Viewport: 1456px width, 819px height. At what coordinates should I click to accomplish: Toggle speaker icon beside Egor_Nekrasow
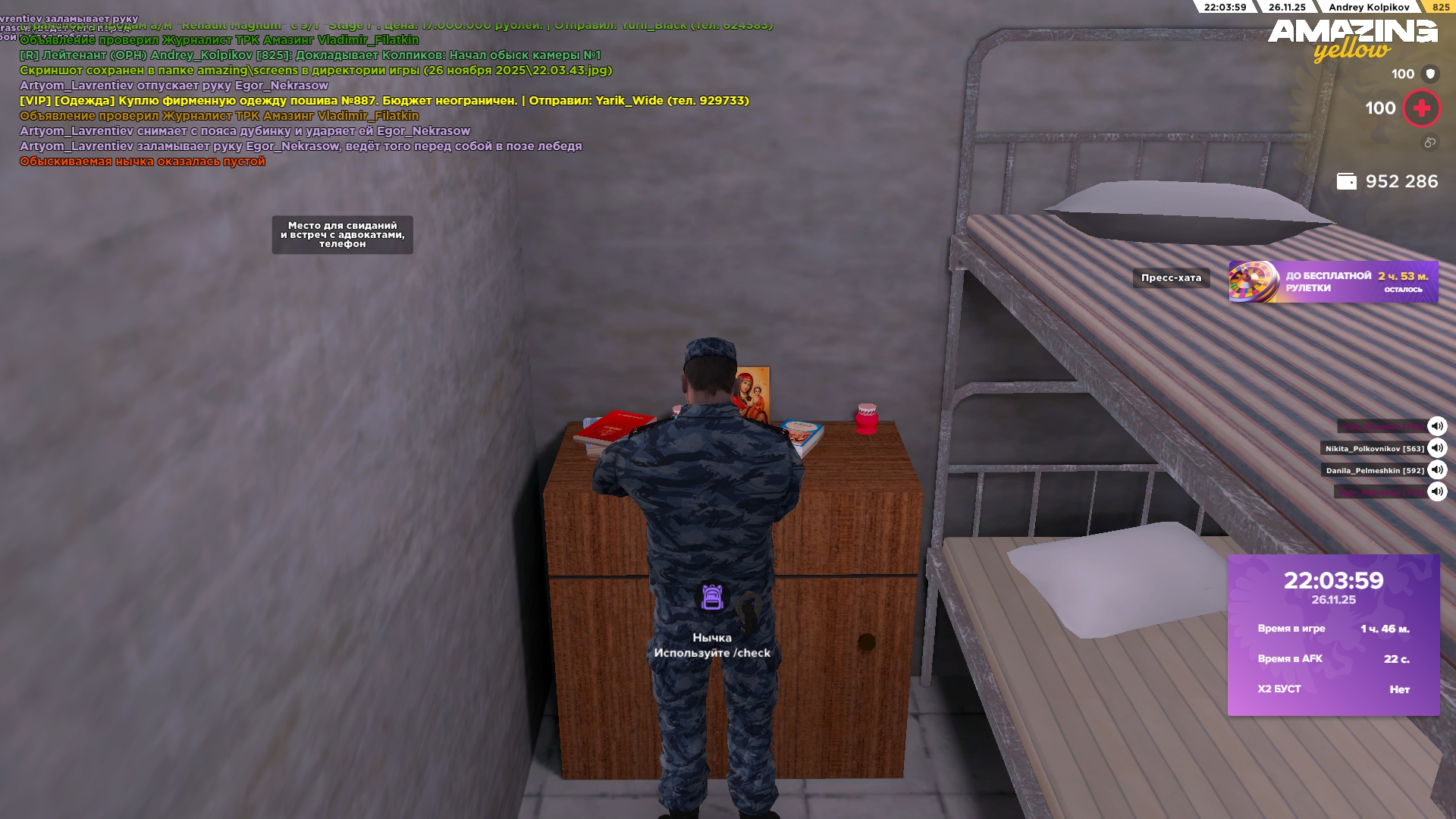click(1437, 492)
